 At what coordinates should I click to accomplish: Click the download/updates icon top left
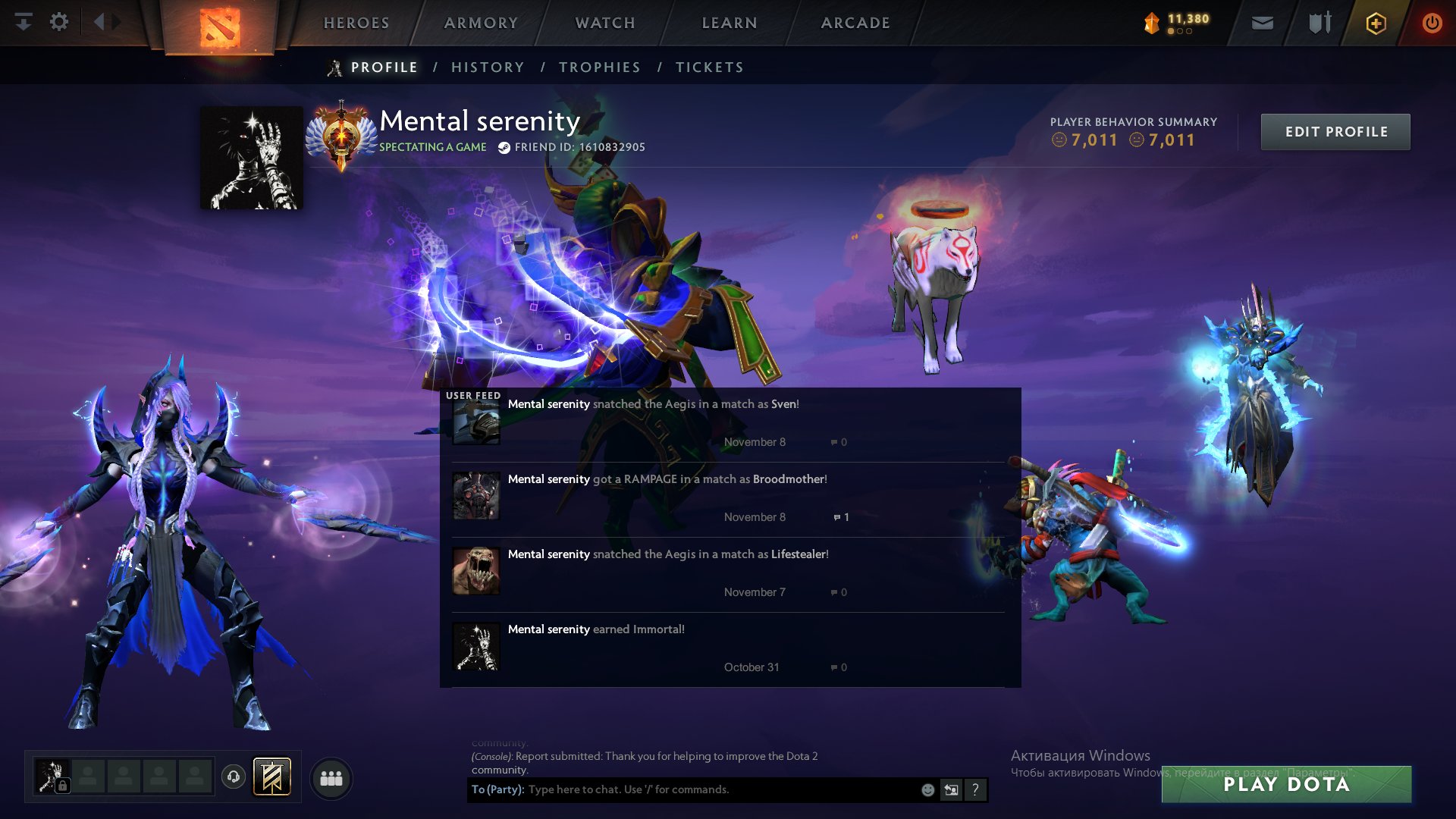pyautogui.click(x=24, y=22)
